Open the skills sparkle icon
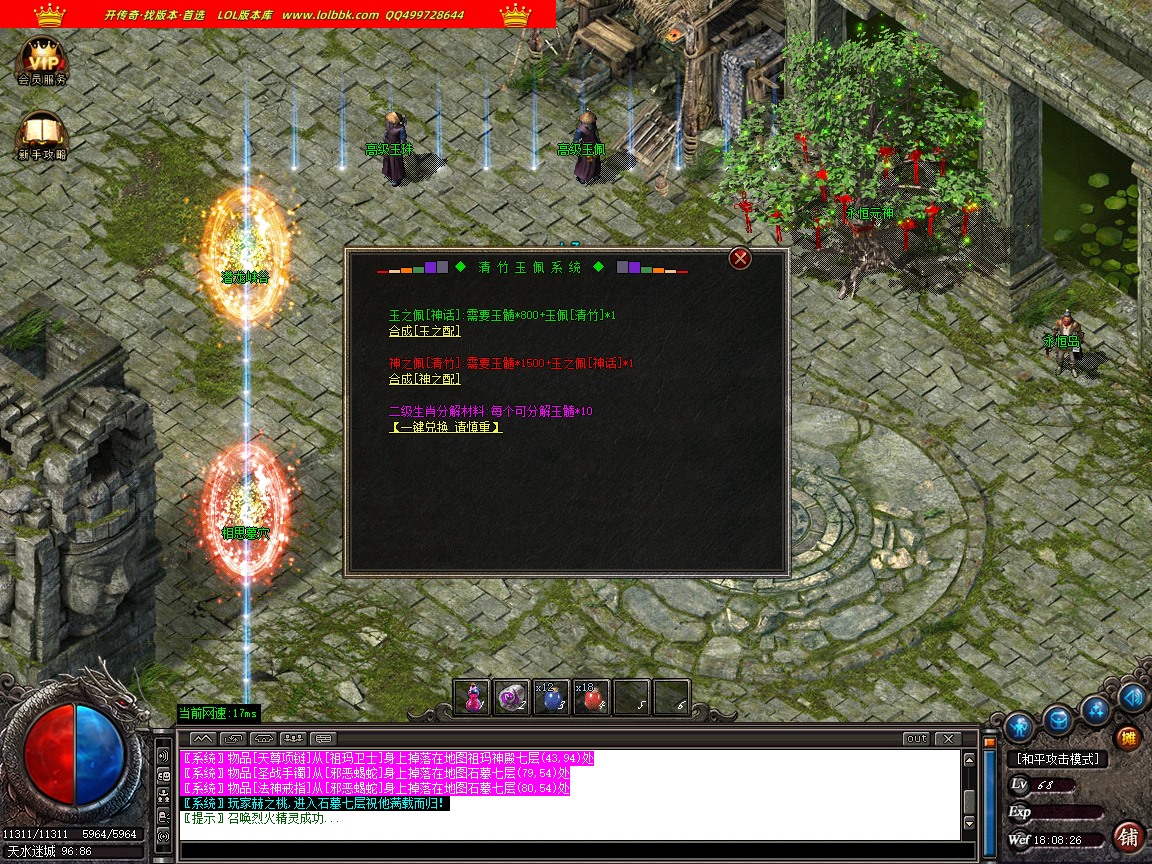This screenshot has width=1152, height=864. click(x=1097, y=709)
